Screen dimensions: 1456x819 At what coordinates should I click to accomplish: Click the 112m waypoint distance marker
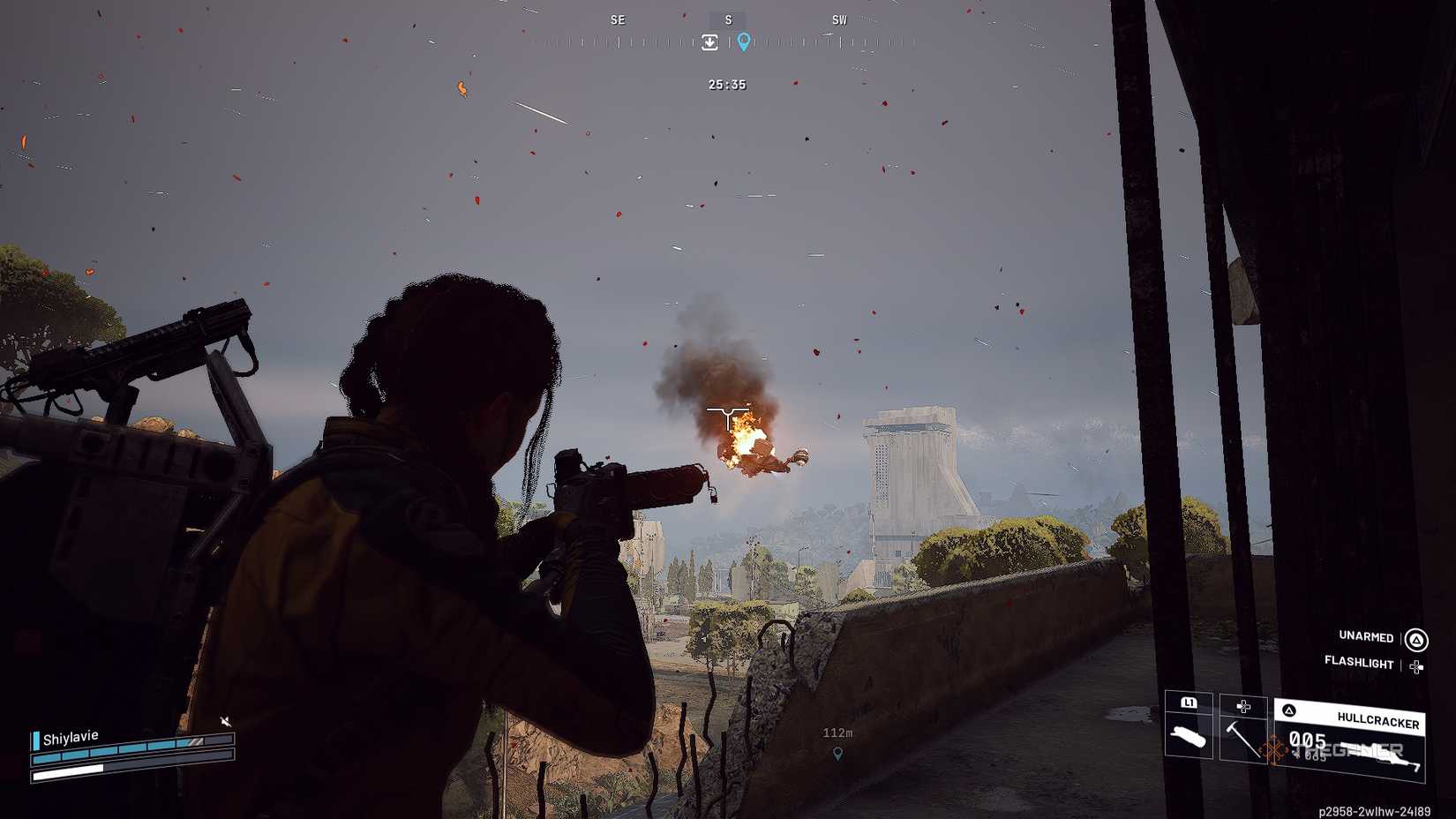click(x=837, y=732)
